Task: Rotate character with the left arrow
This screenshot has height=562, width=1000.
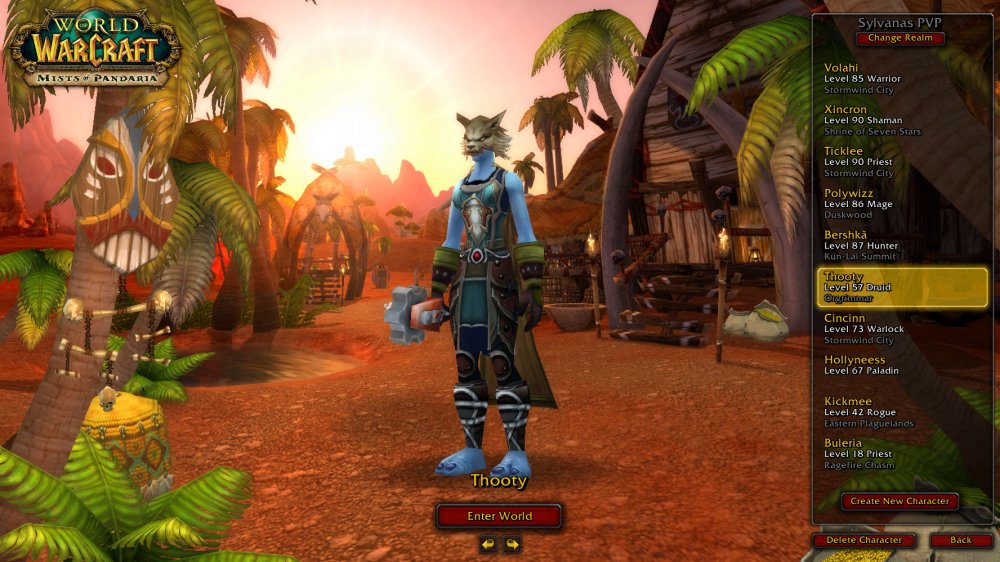Action: point(488,544)
